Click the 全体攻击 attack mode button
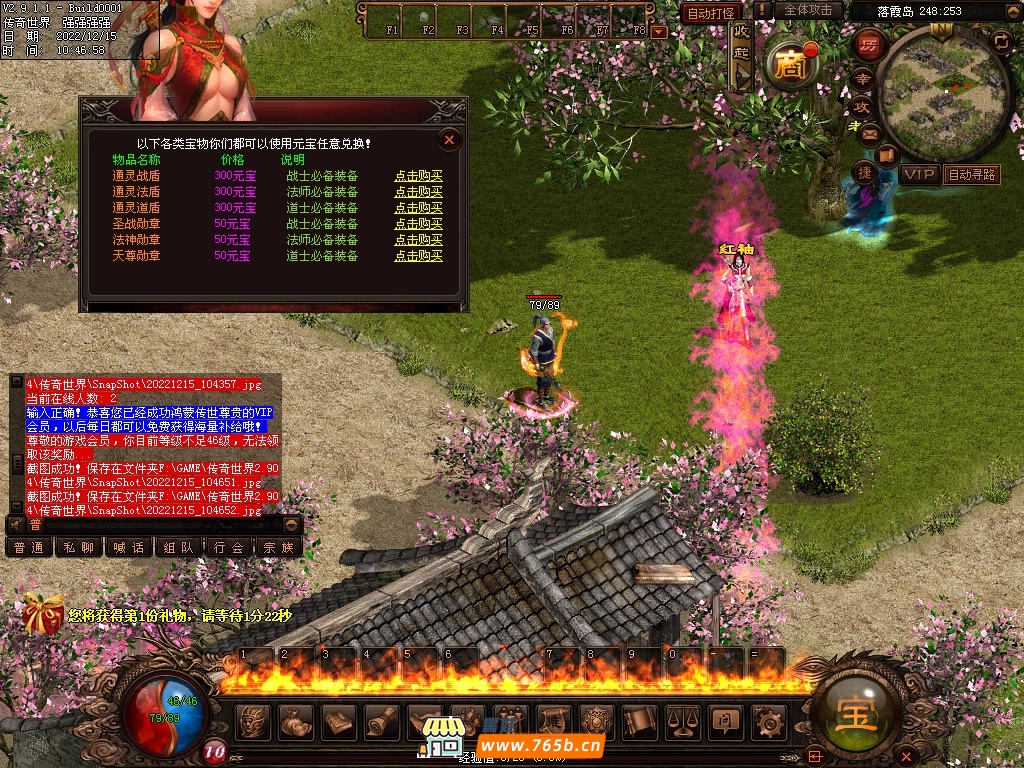 click(808, 10)
